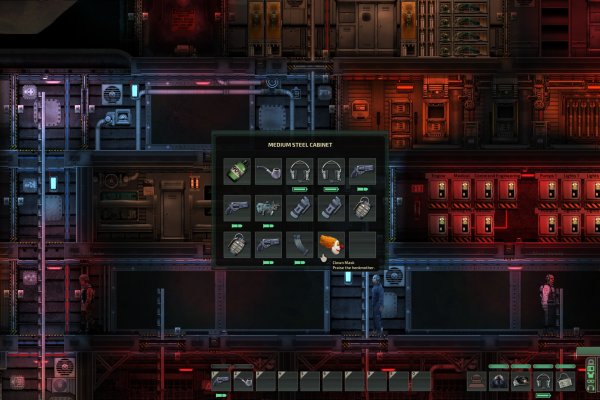Click the pipe in the second hotbar slot
The height and width of the screenshot is (400, 600).
243,380
